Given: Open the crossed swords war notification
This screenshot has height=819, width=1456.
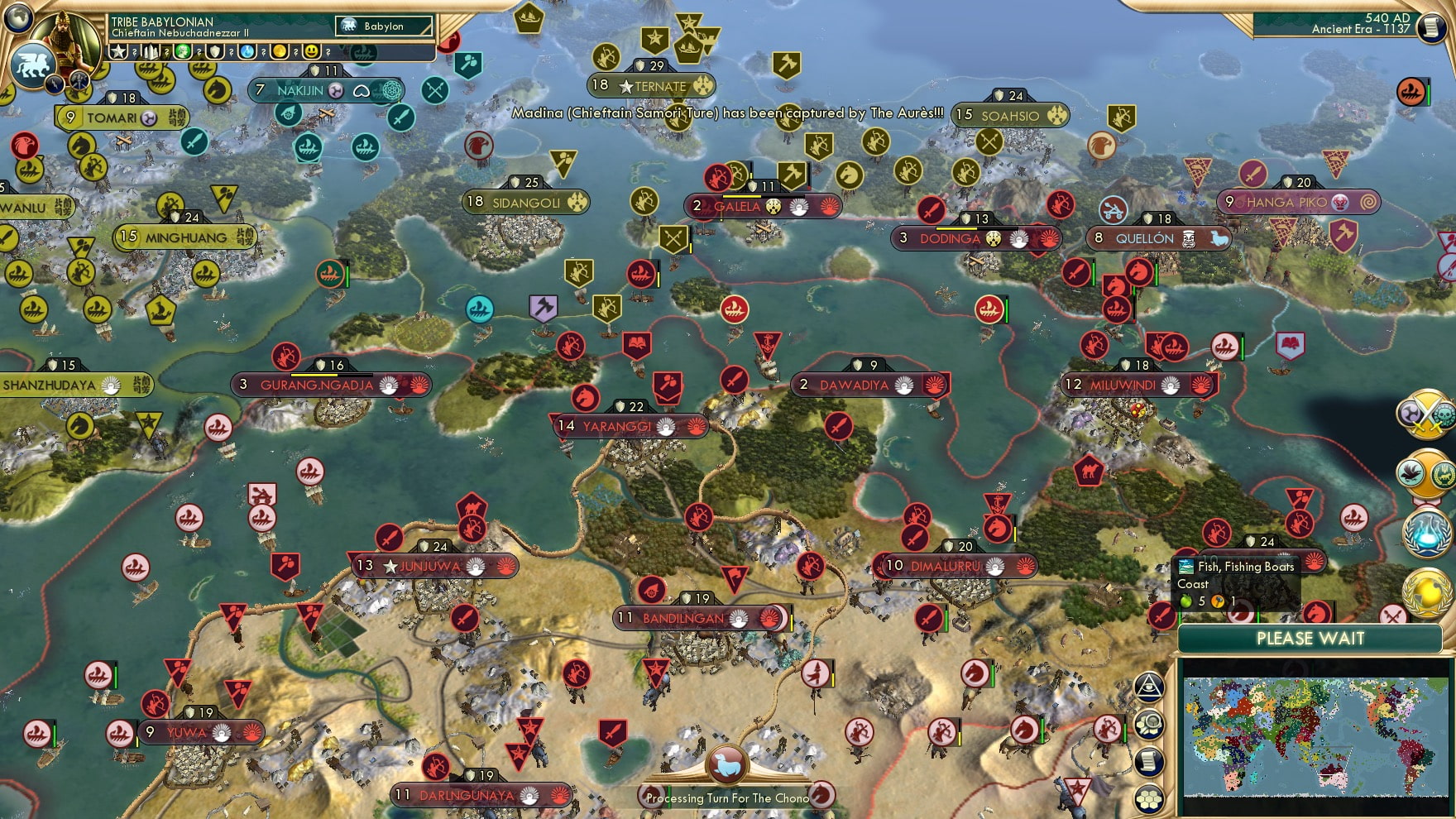Looking at the screenshot, I should point(1425,414).
